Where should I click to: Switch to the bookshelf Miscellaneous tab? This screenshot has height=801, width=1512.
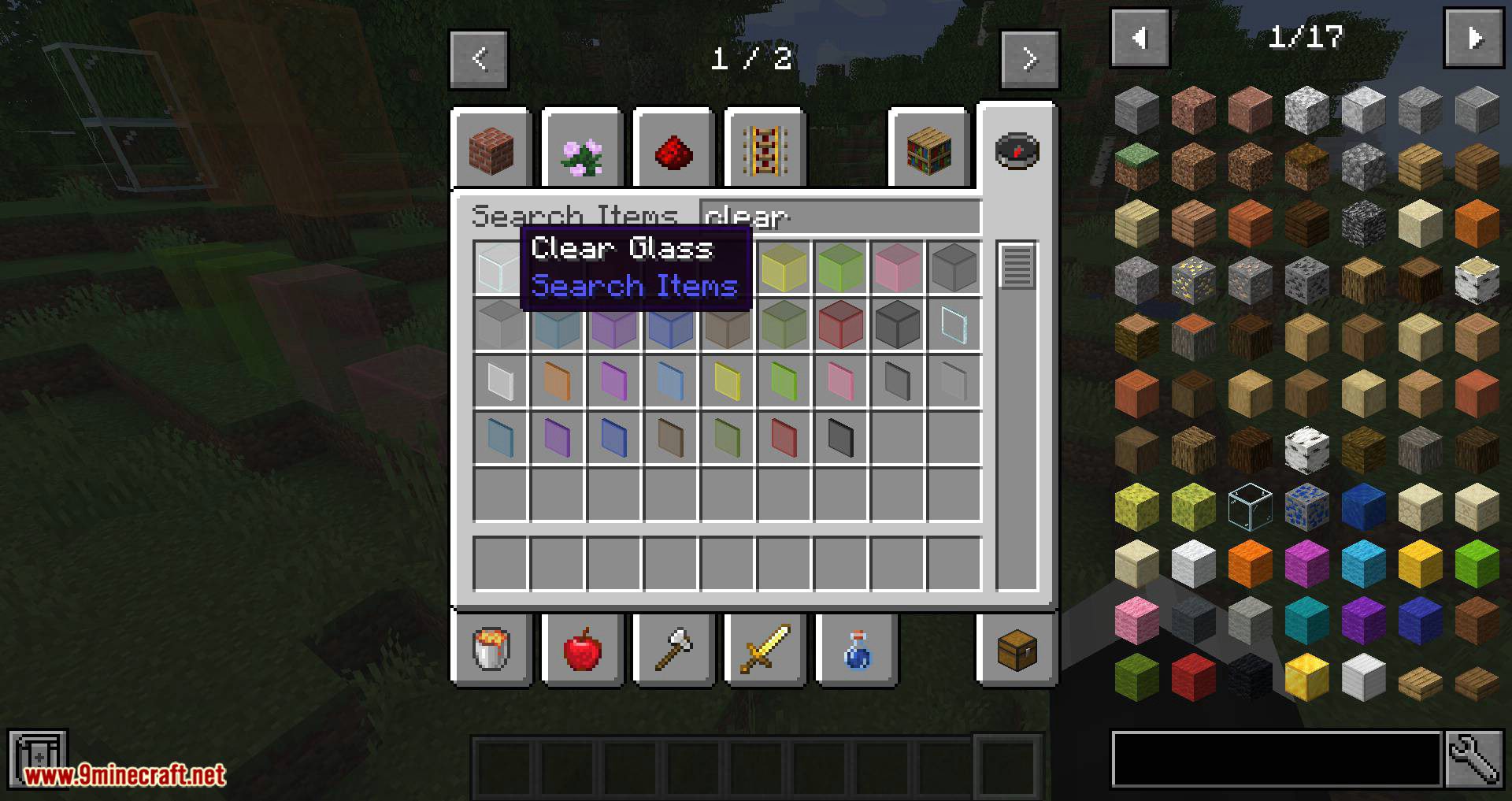pos(929,150)
